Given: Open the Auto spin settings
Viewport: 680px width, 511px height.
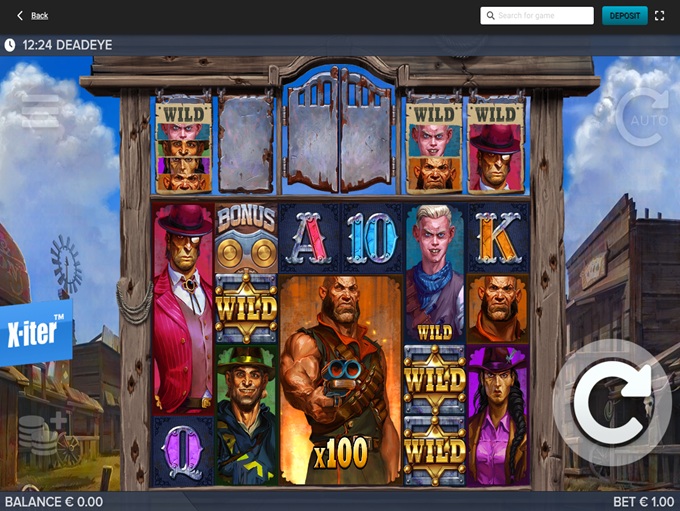Looking at the screenshot, I should click(641, 119).
